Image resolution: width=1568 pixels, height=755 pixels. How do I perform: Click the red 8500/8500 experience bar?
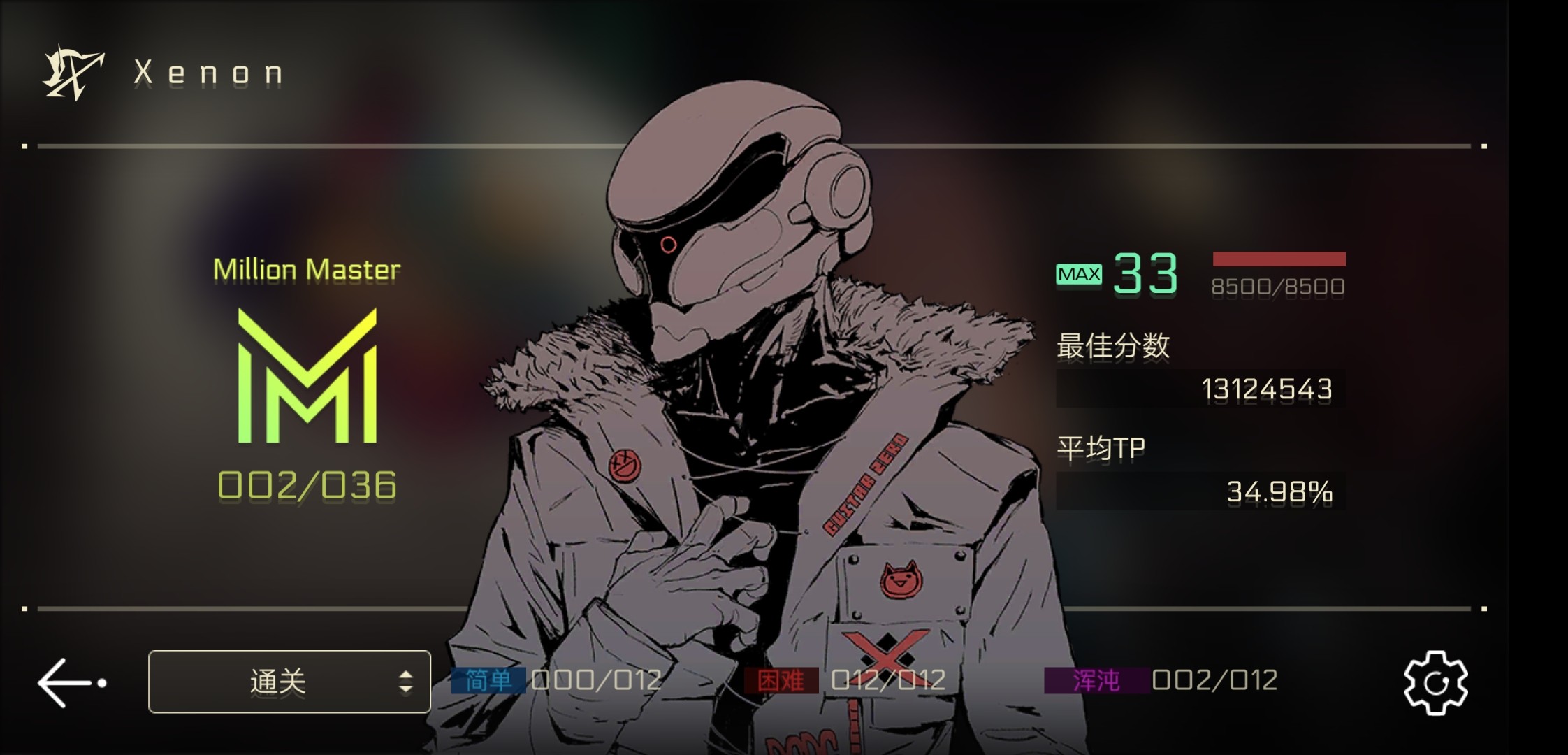(1279, 259)
